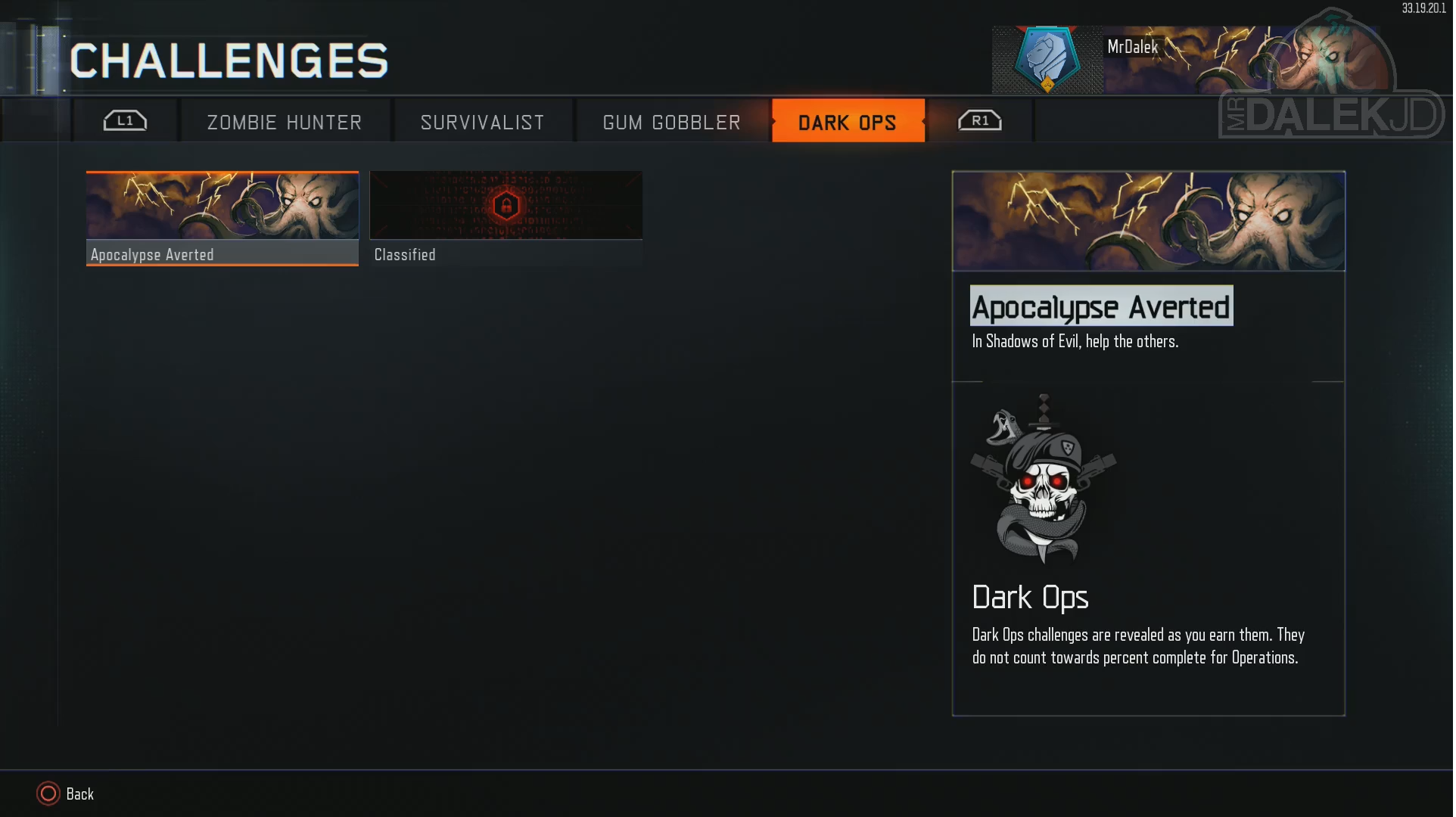Screen dimensions: 1456x817
Task: Open the Survivalist tab
Action: tap(482, 121)
